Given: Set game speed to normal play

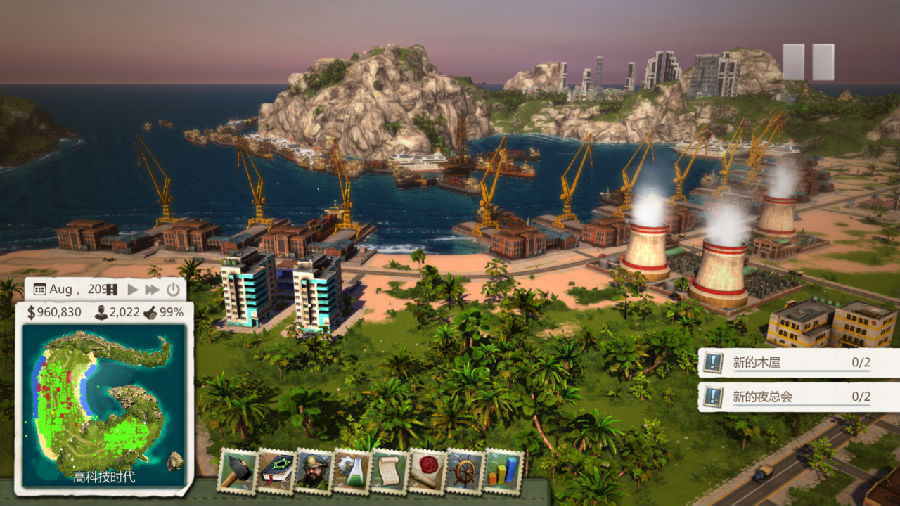Looking at the screenshot, I should coord(132,289).
